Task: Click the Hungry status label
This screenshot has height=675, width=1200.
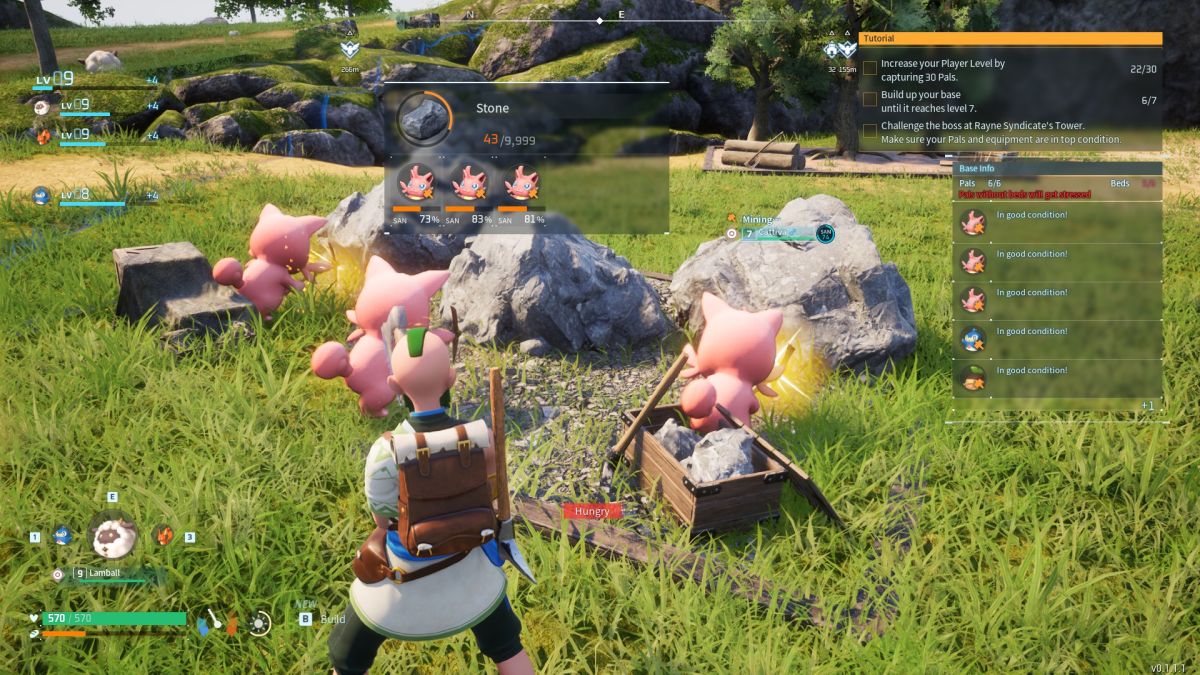Action: pyautogui.click(x=591, y=511)
